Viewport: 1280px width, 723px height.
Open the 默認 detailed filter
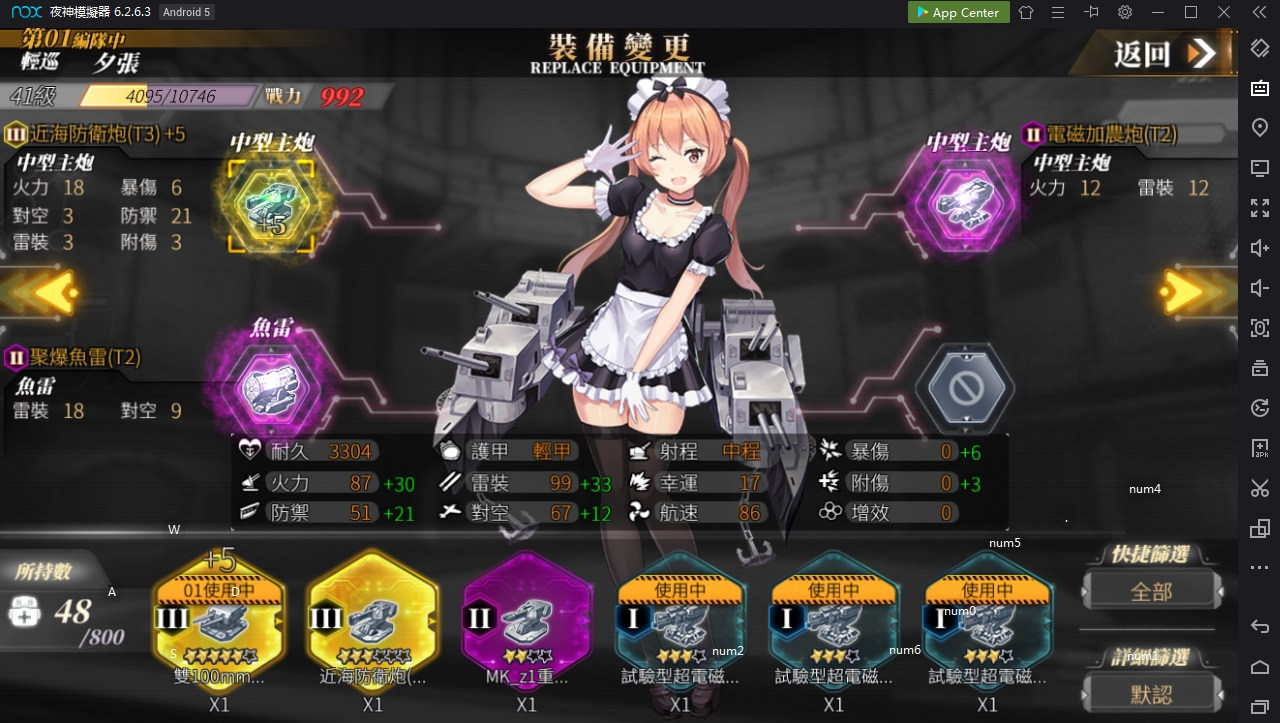1151,693
